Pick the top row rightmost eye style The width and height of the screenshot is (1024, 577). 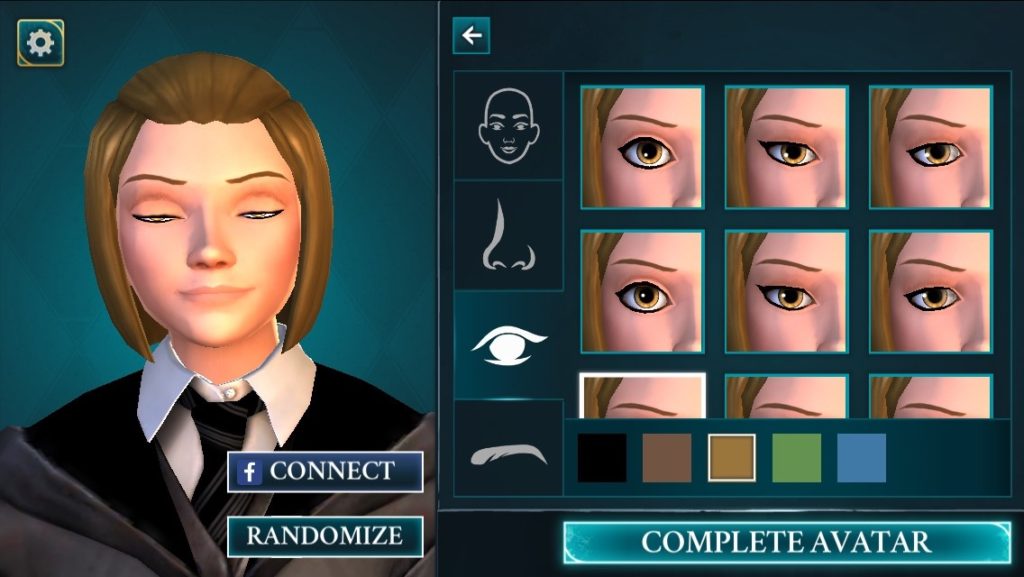point(930,147)
